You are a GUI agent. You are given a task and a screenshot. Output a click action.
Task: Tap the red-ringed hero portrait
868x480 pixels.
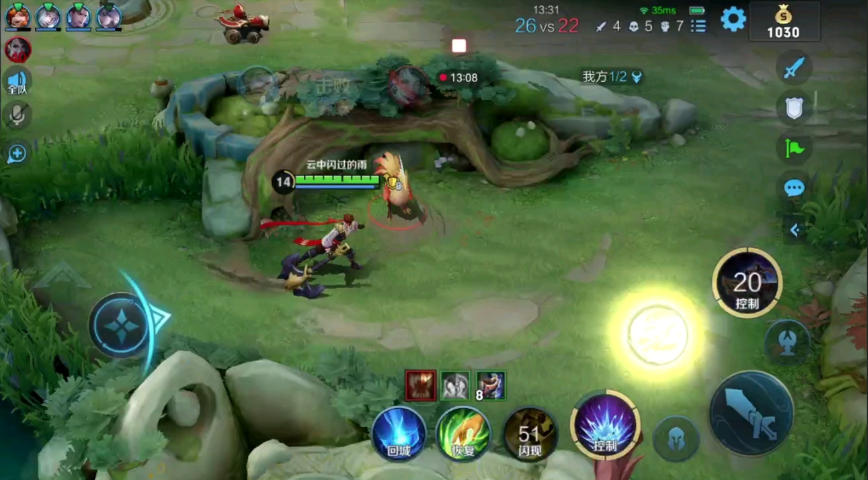[x=17, y=49]
